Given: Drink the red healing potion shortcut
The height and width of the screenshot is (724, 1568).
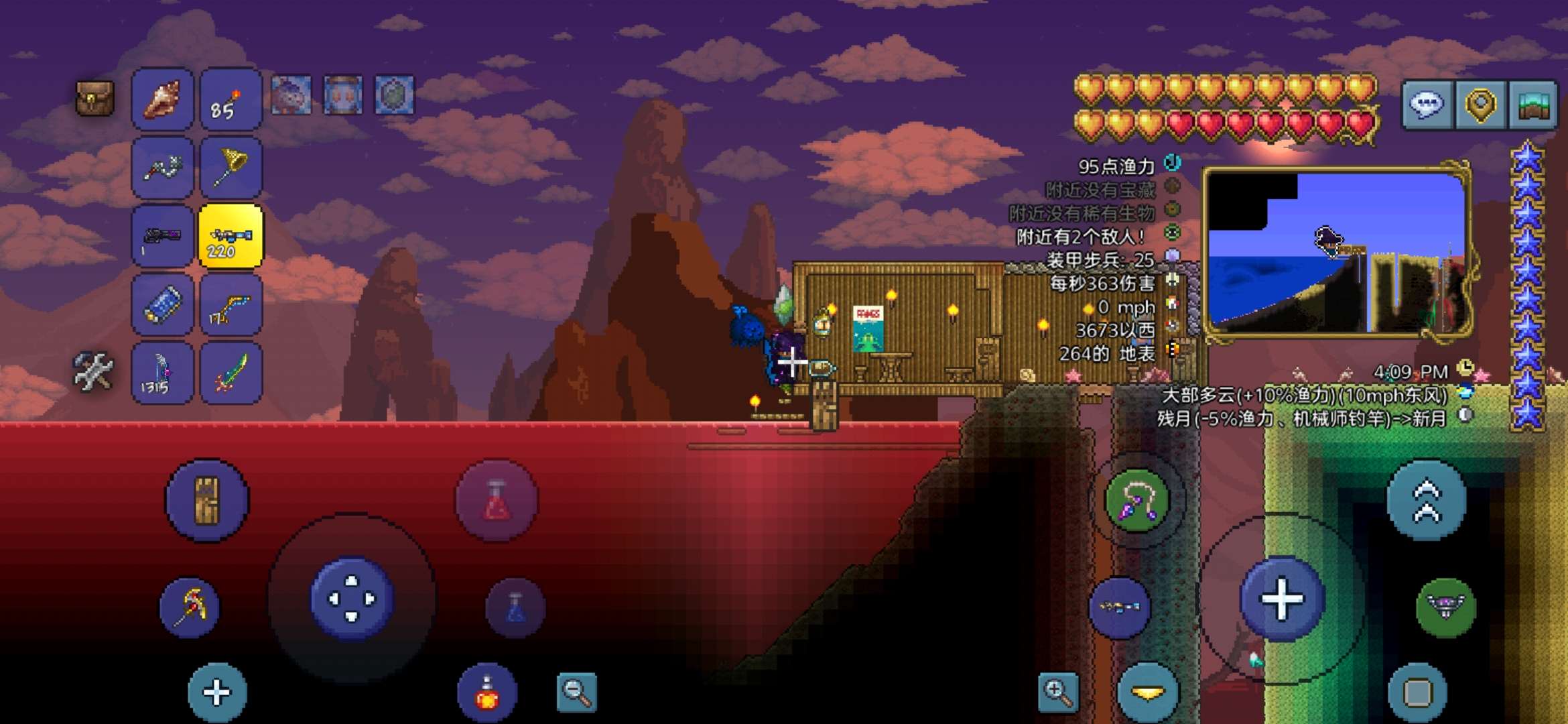Looking at the screenshot, I should (x=496, y=500).
